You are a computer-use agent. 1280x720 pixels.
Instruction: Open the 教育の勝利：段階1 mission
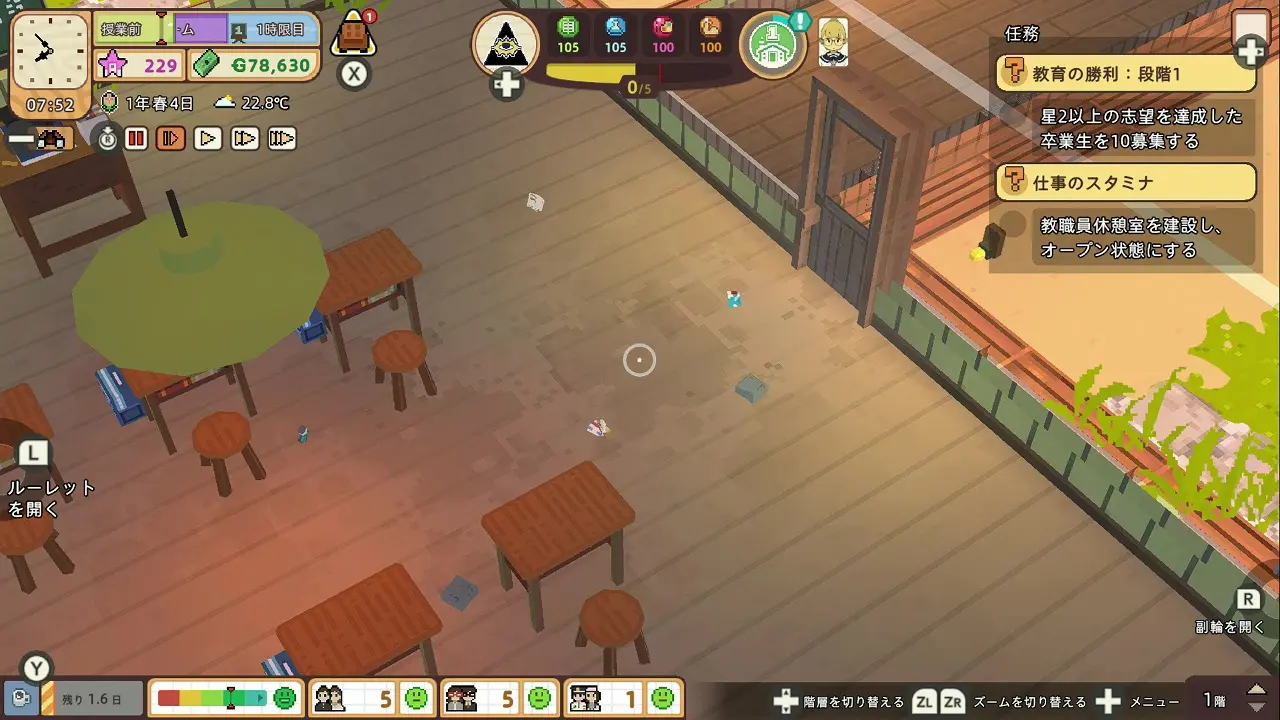(x=1126, y=73)
